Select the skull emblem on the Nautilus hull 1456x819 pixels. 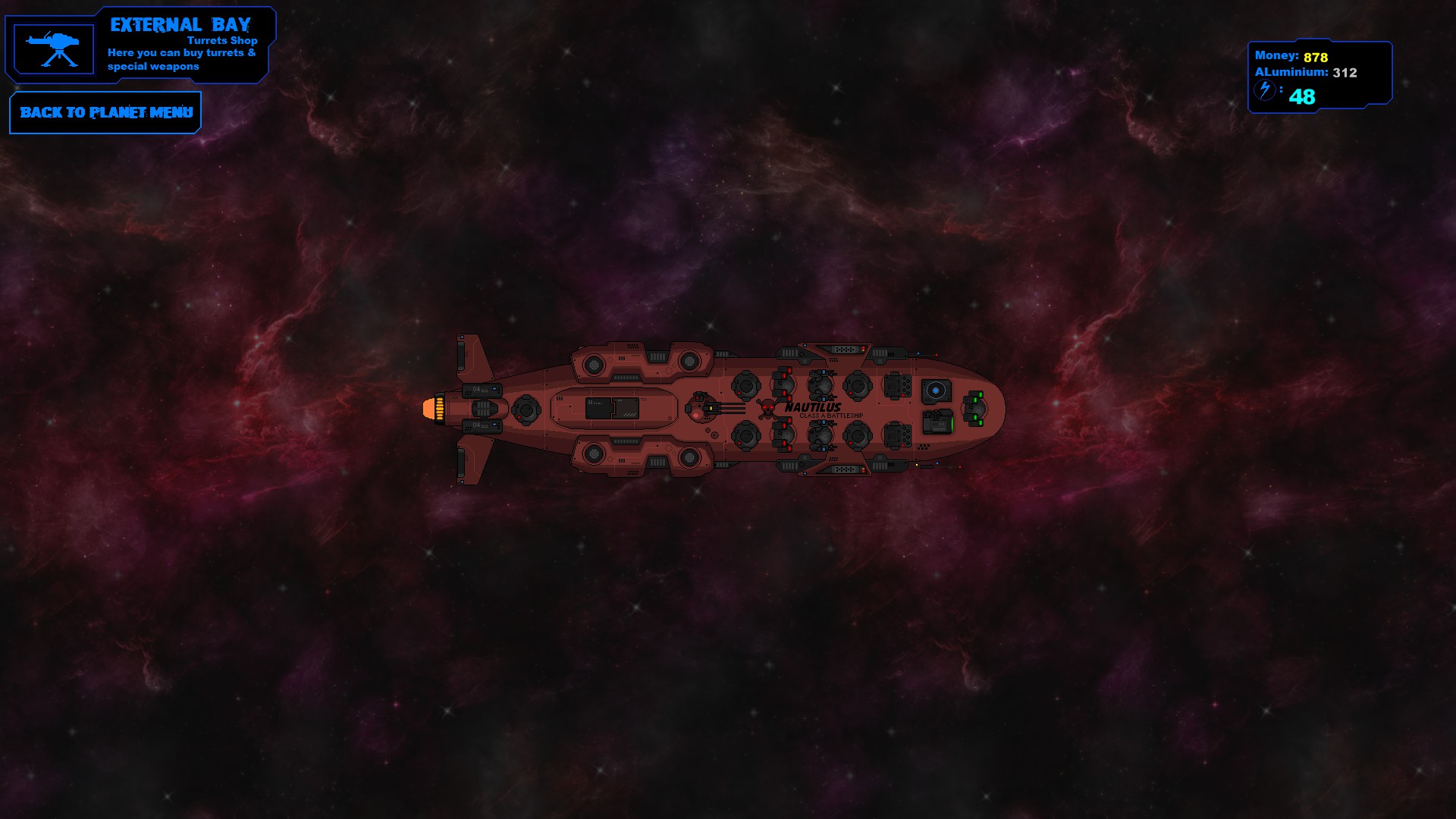[x=767, y=409]
